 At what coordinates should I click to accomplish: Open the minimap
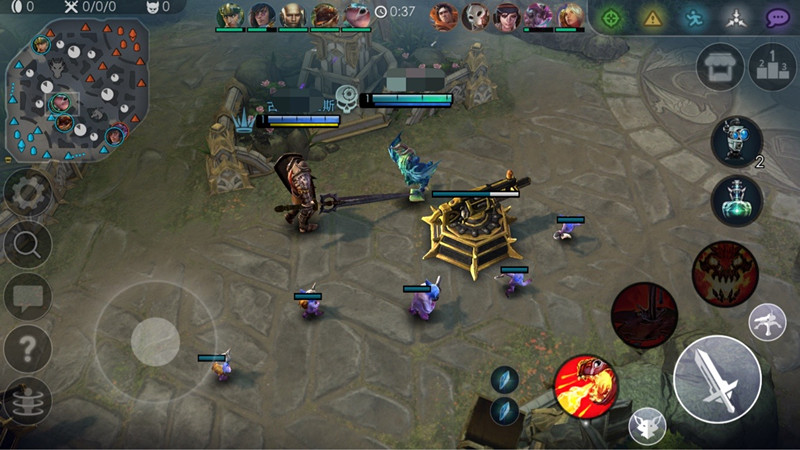(77, 88)
